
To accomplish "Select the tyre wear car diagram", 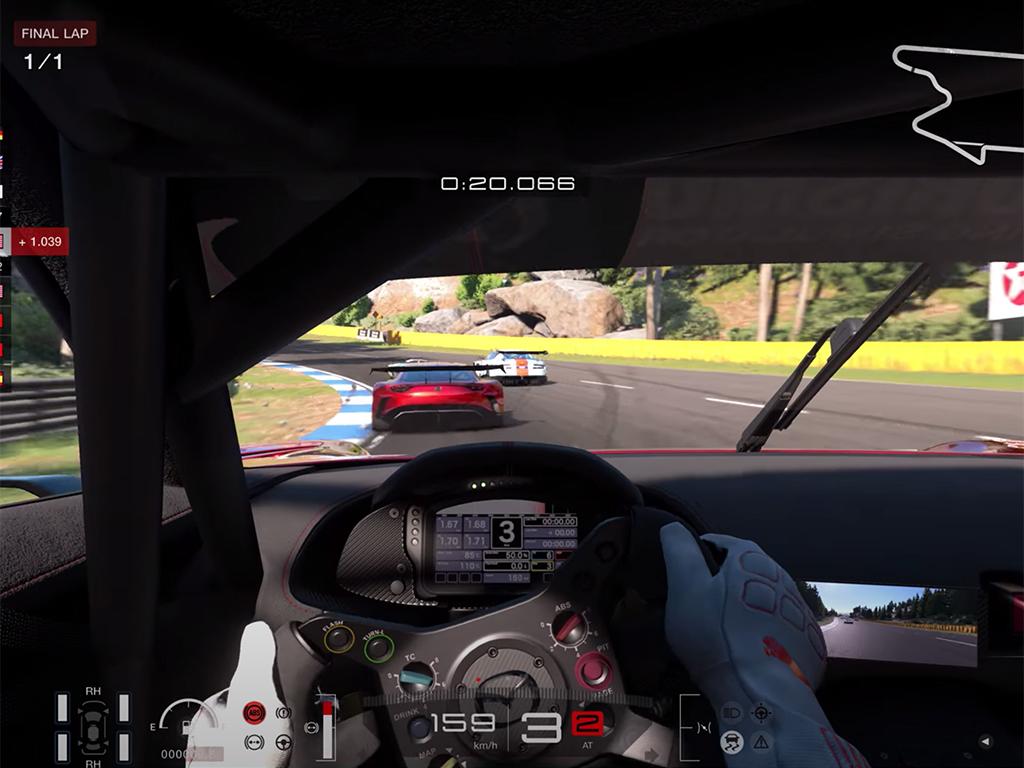I will (x=92, y=726).
